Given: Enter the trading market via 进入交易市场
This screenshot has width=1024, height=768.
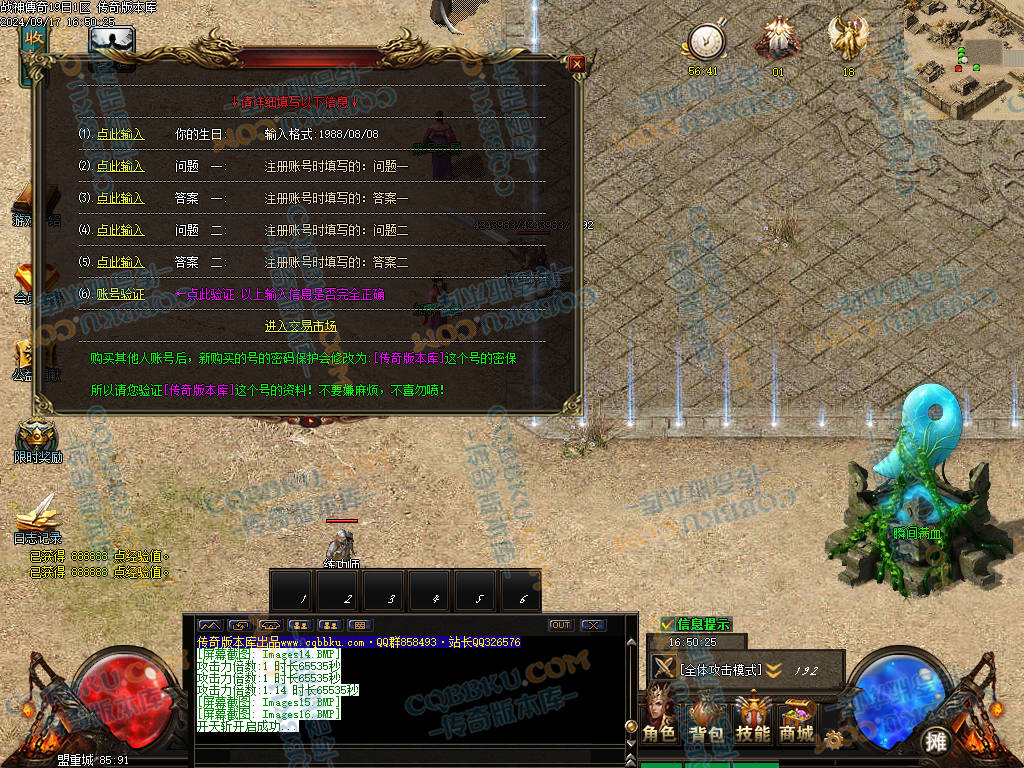Looking at the screenshot, I should pyautogui.click(x=300, y=326).
